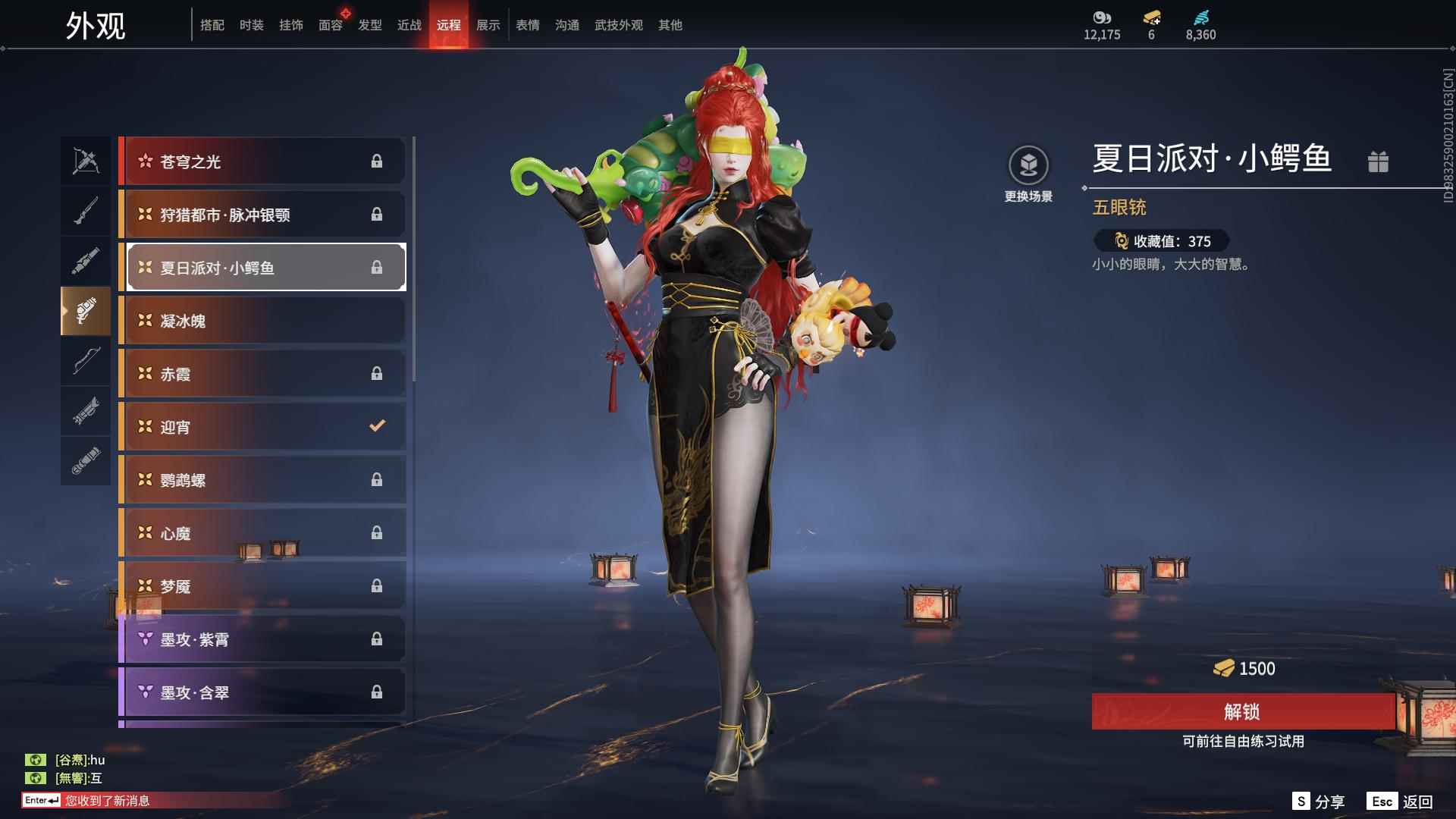Return using the 返回 button
Image resolution: width=1456 pixels, height=819 pixels.
[x=1401, y=802]
